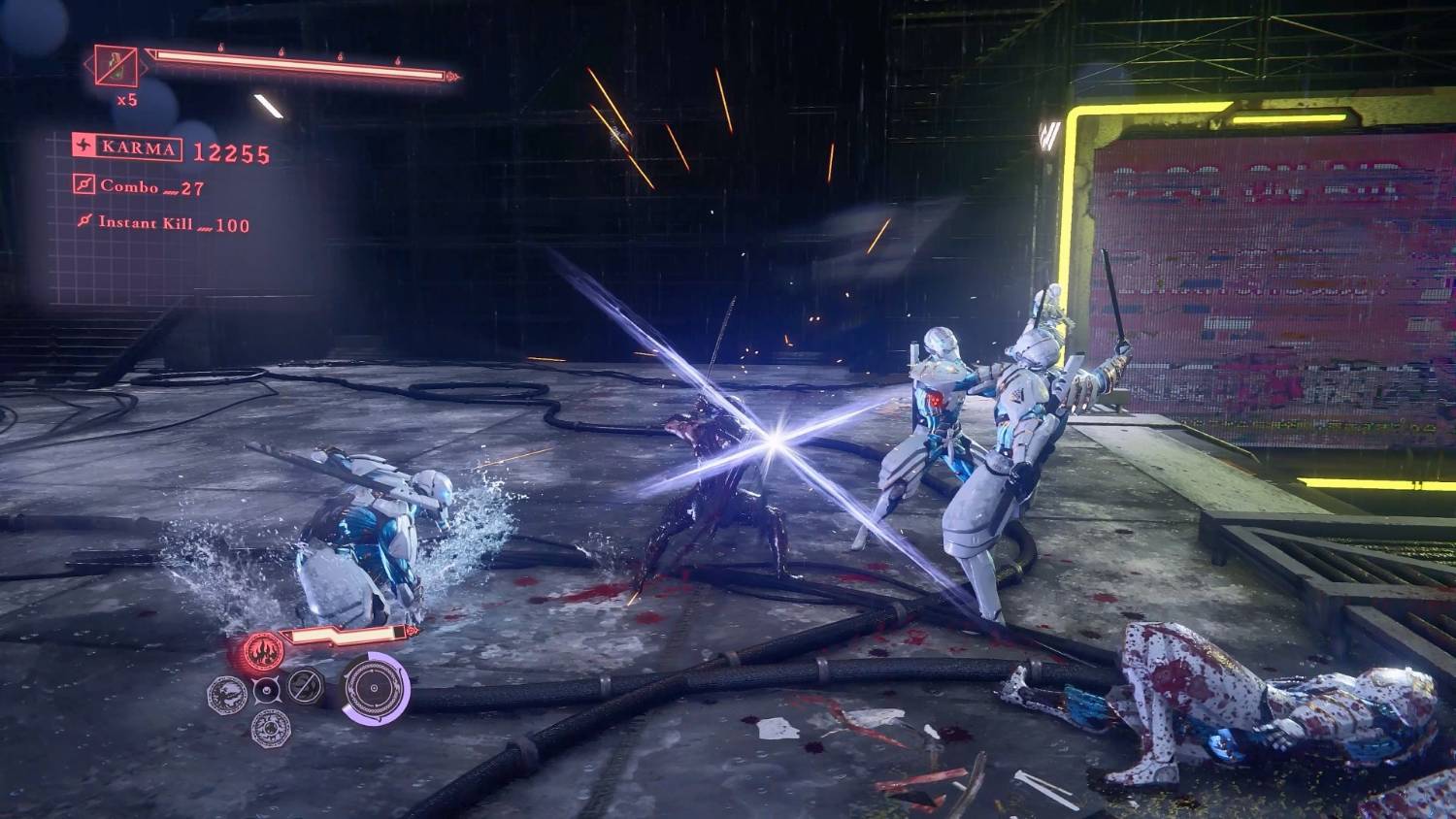Click the four-pointed star icon with crescent
This screenshot has height=819, width=1456.
[266, 691]
